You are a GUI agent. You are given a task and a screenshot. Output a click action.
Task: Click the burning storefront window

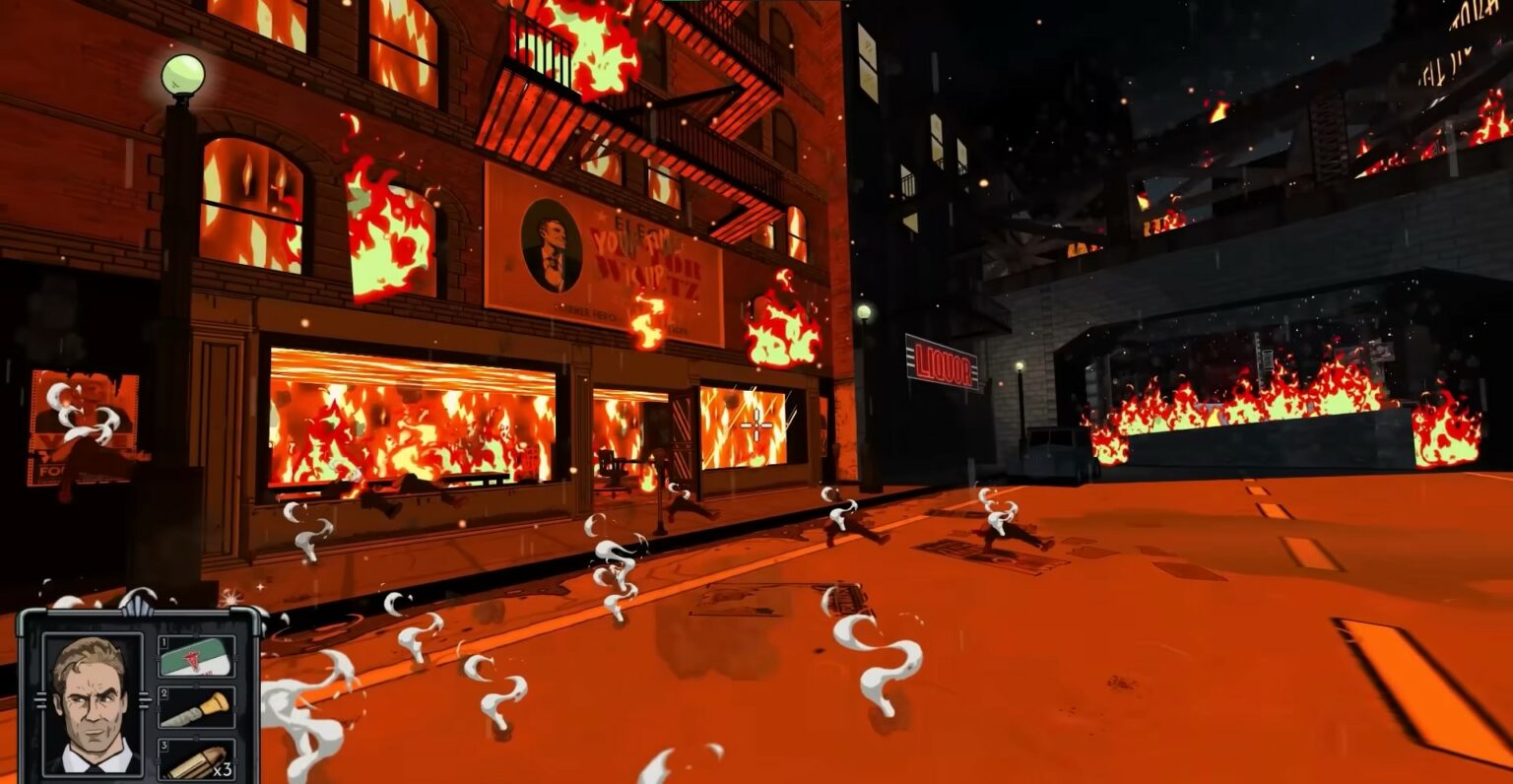pyautogui.click(x=414, y=419)
